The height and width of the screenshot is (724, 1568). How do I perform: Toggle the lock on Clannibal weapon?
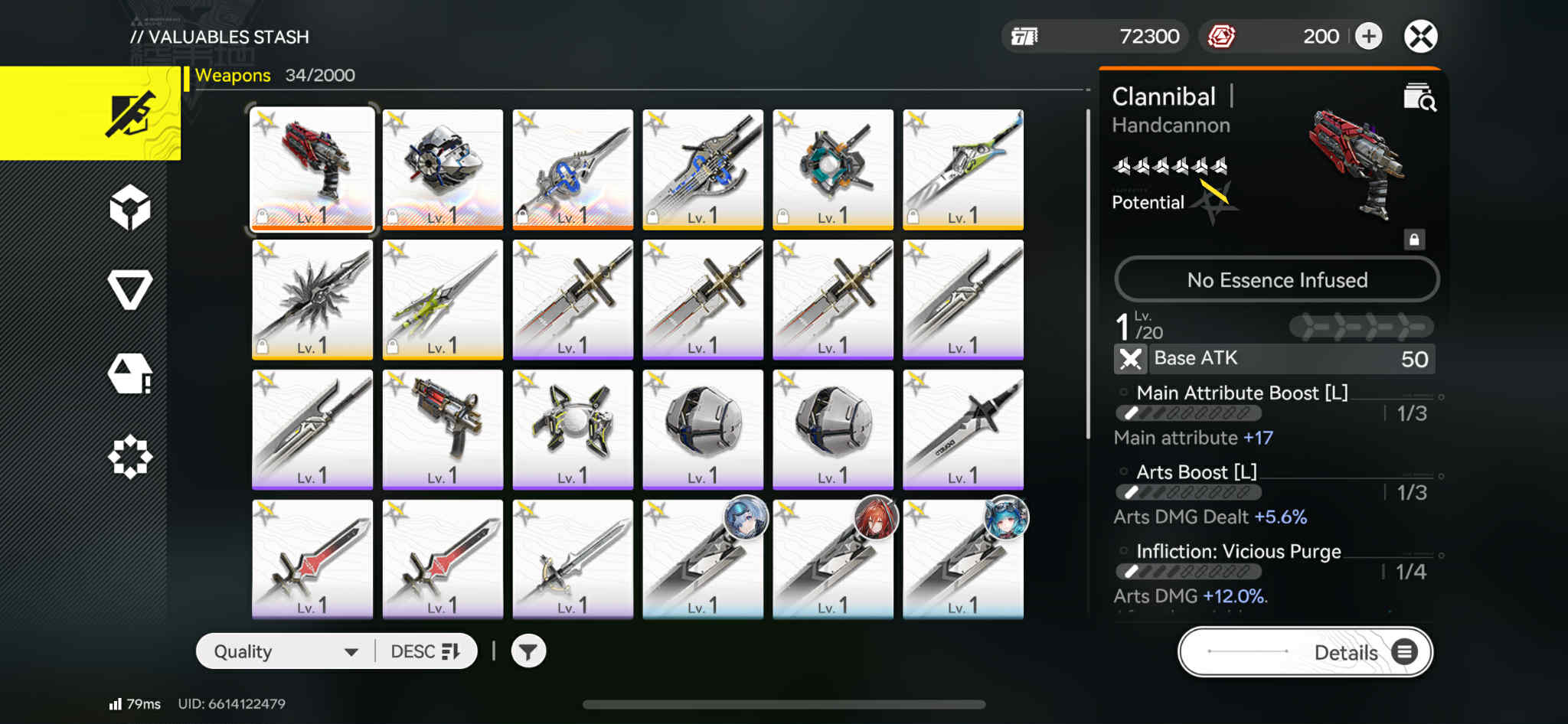(x=1414, y=240)
